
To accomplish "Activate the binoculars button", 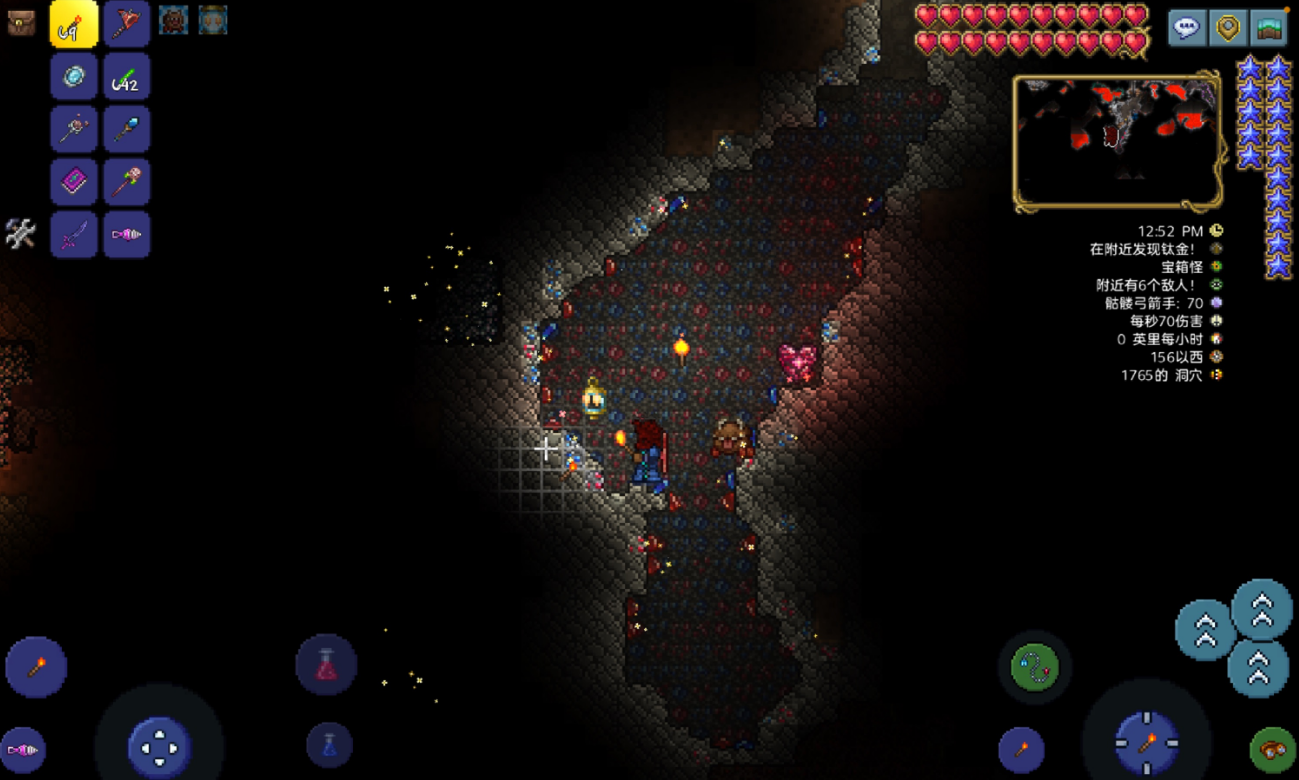I will click(x=1272, y=750).
